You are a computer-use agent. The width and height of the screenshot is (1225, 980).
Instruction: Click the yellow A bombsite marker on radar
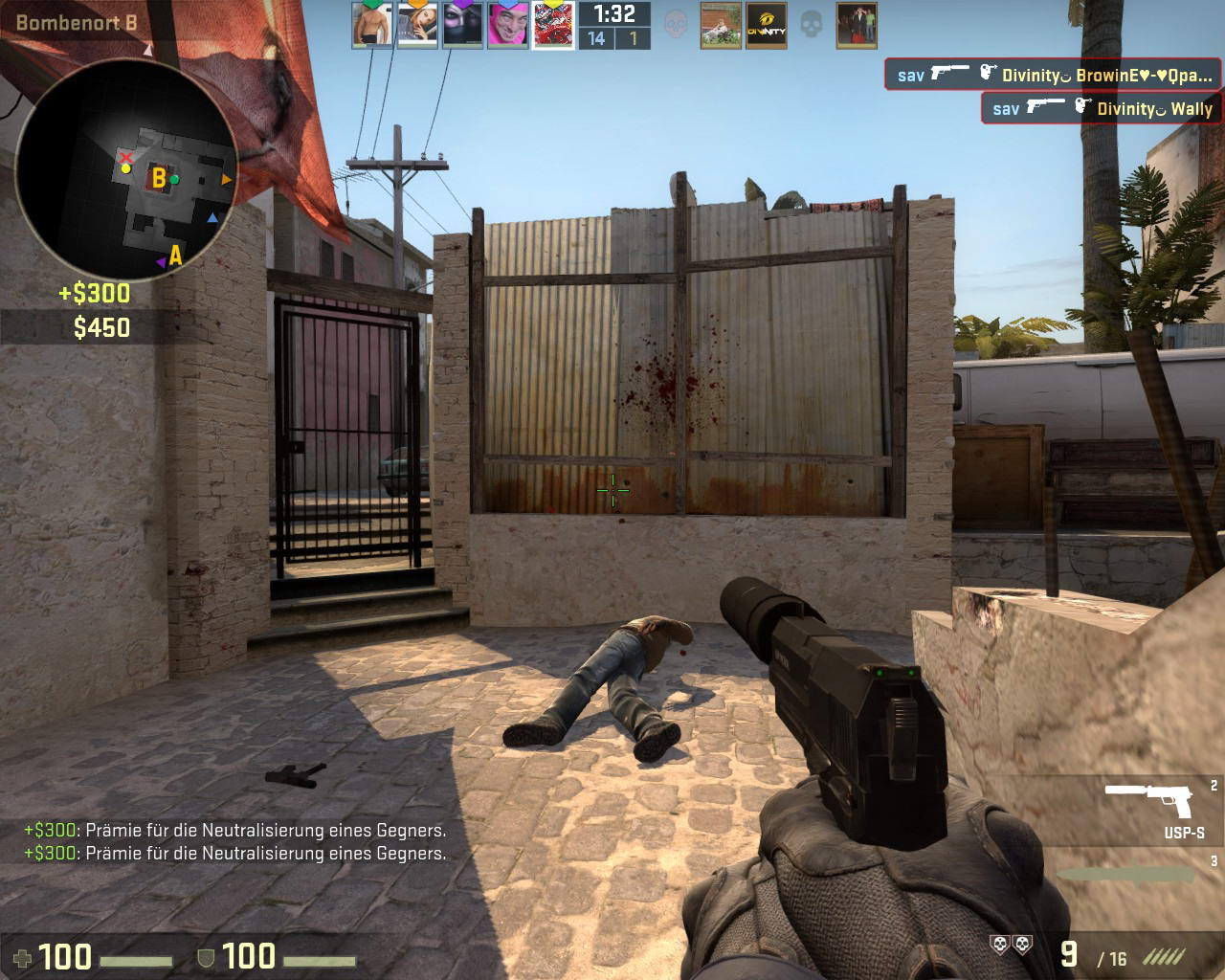tap(175, 256)
